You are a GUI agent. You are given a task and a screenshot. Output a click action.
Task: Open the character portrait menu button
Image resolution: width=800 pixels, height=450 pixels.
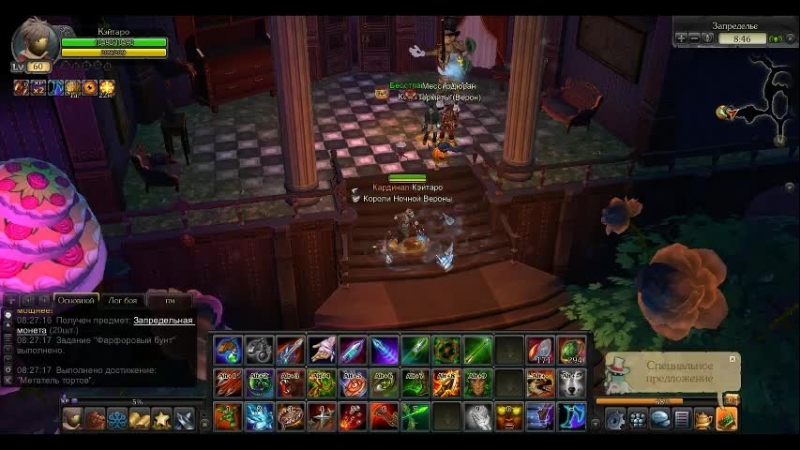point(73,419)
